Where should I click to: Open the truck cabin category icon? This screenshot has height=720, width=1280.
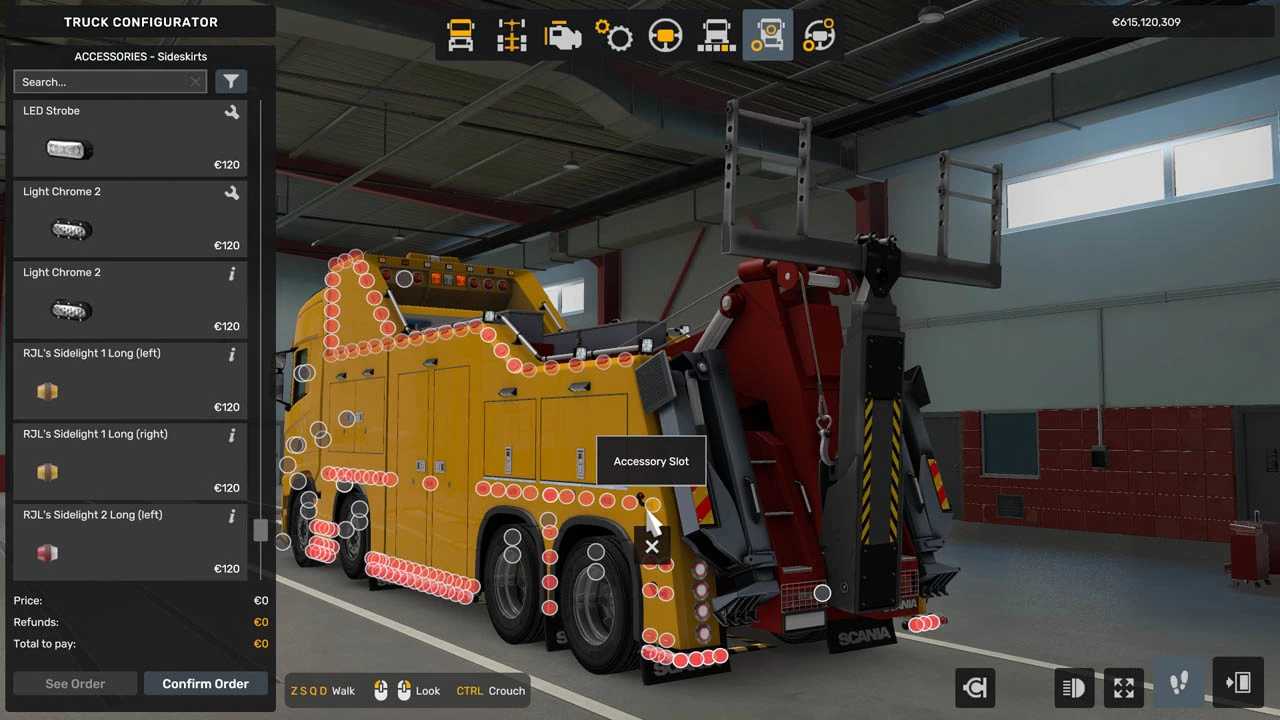tap(461, 36)
